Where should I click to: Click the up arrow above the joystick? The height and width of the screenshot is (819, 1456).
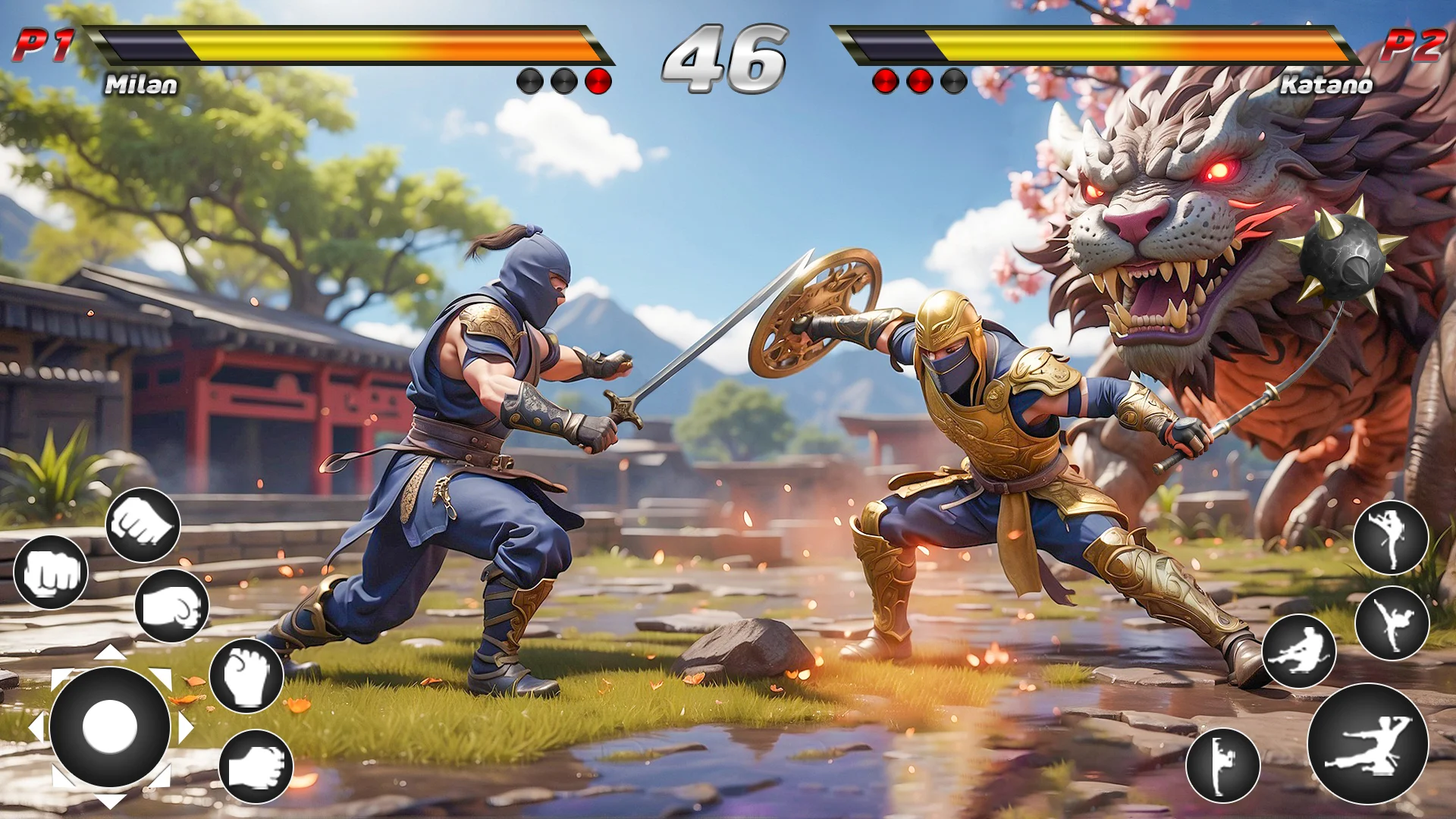tap(111, 652)
